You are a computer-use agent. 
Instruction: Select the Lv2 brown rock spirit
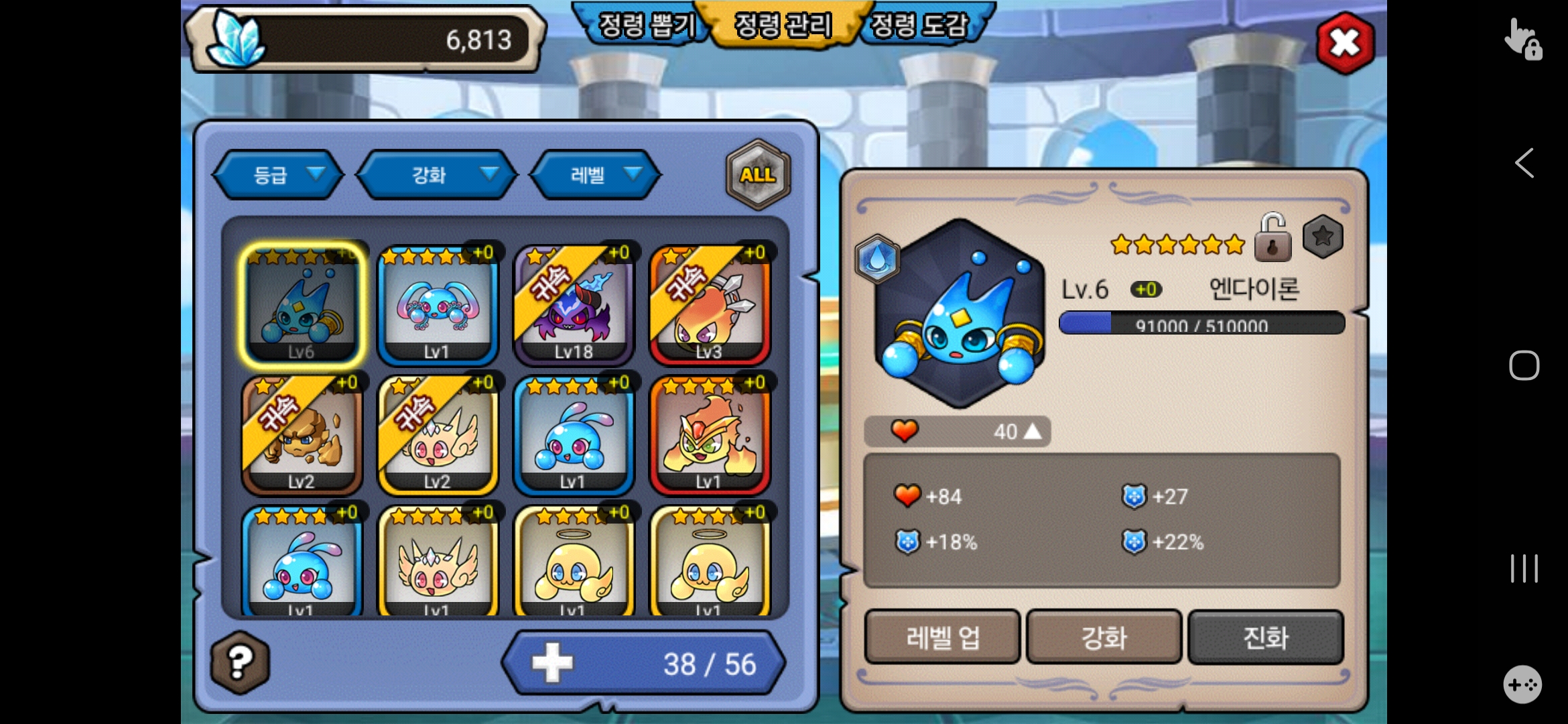point(302,435)
